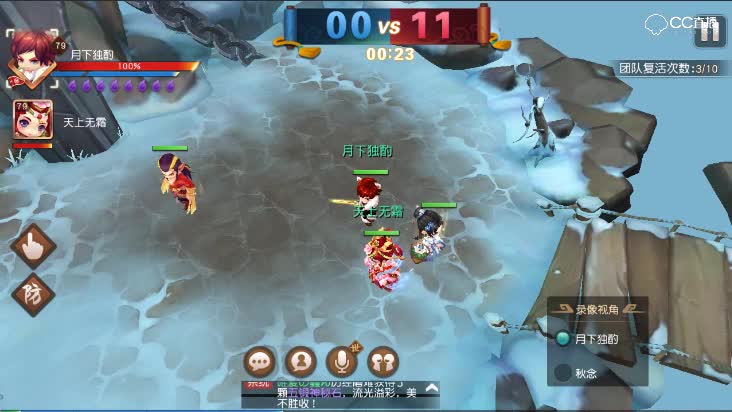Select 天上无霜 teammate portrait
This screenshot has width=732, height=412.
click(x=32, y=120)
